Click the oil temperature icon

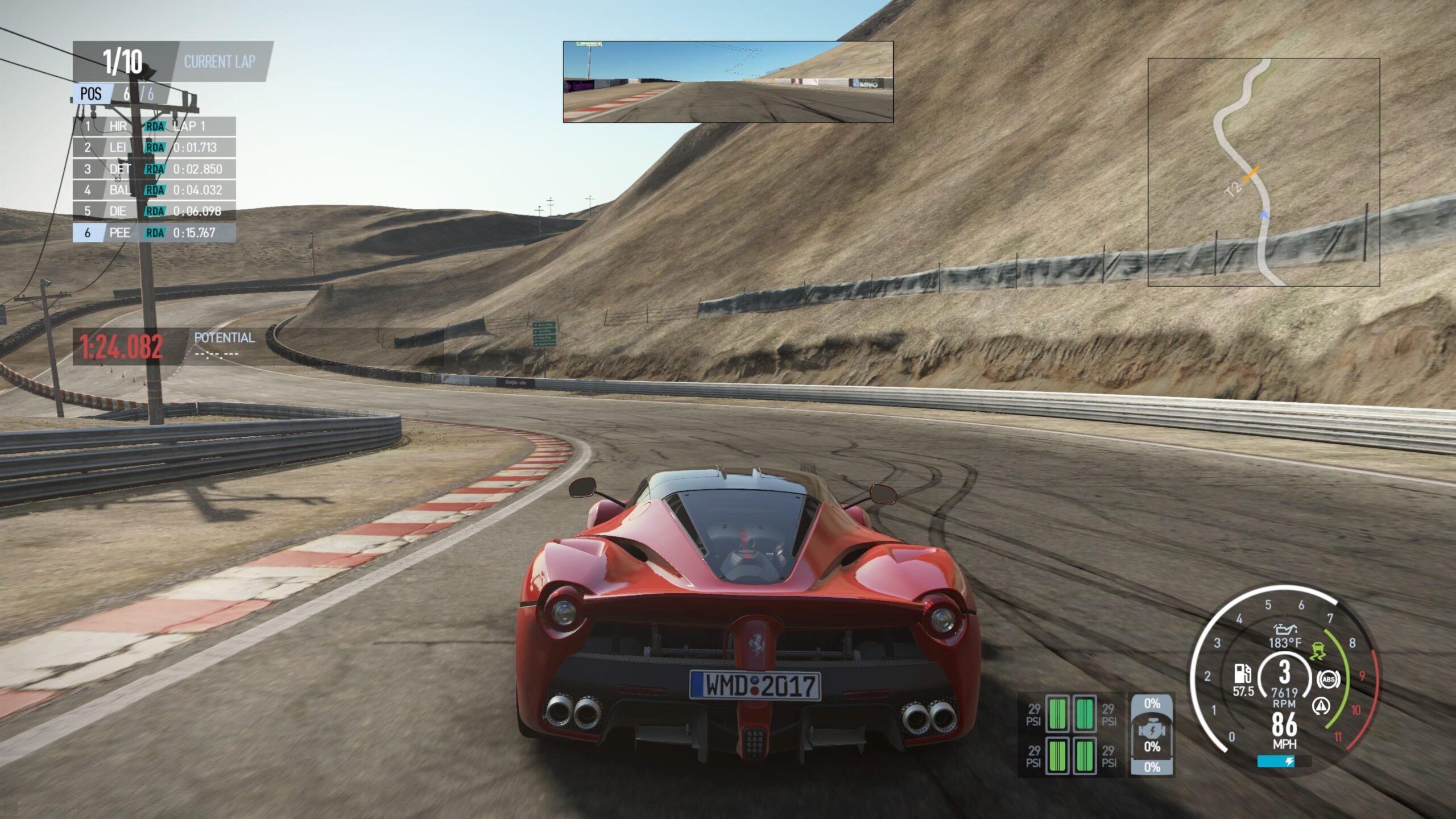coord(1285,630)
